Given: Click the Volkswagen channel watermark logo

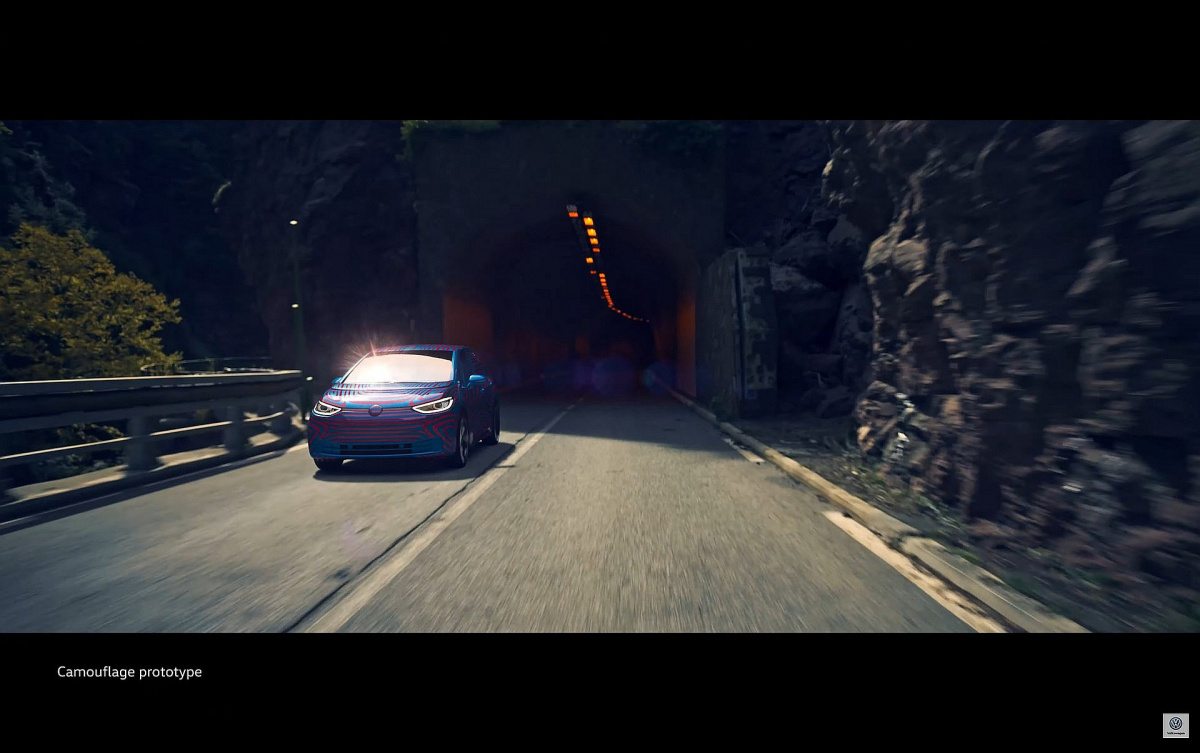Looking at the screenshot, I should pos(1175,725).
